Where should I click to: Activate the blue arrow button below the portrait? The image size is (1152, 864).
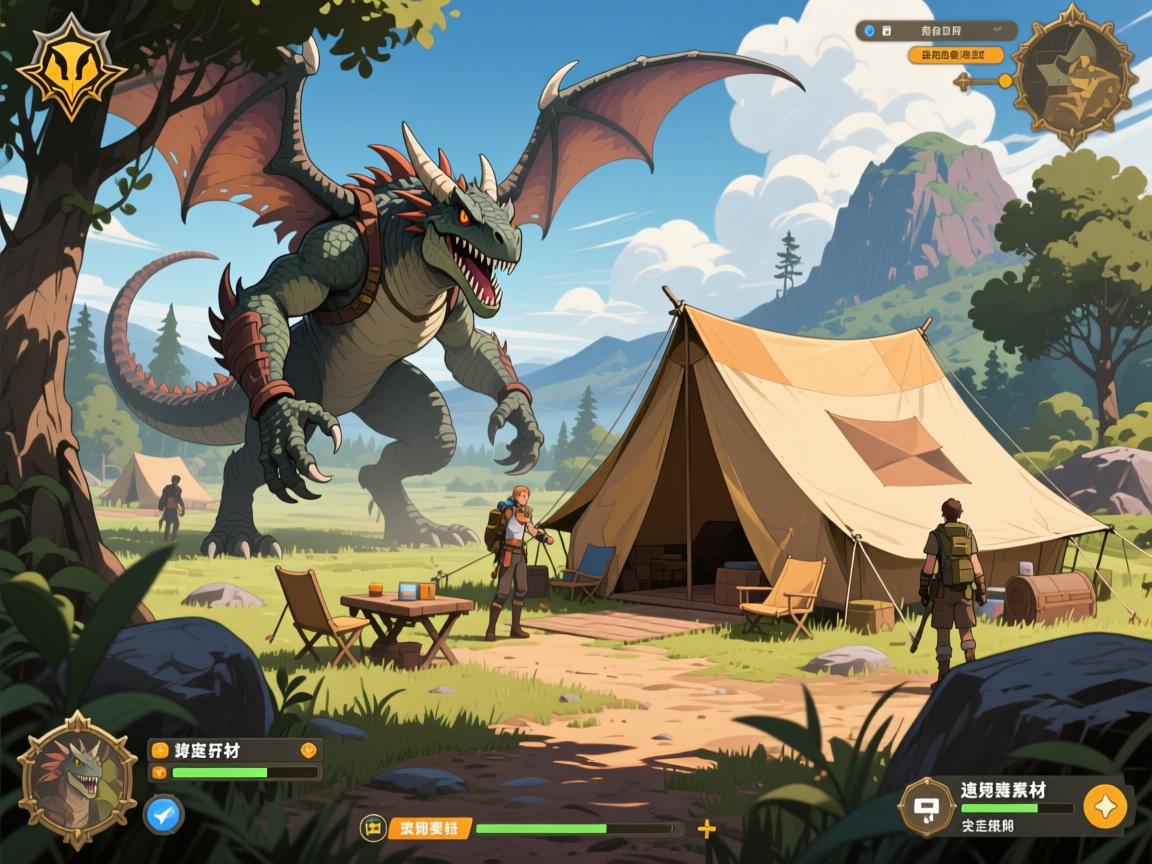tap(163, 813)
